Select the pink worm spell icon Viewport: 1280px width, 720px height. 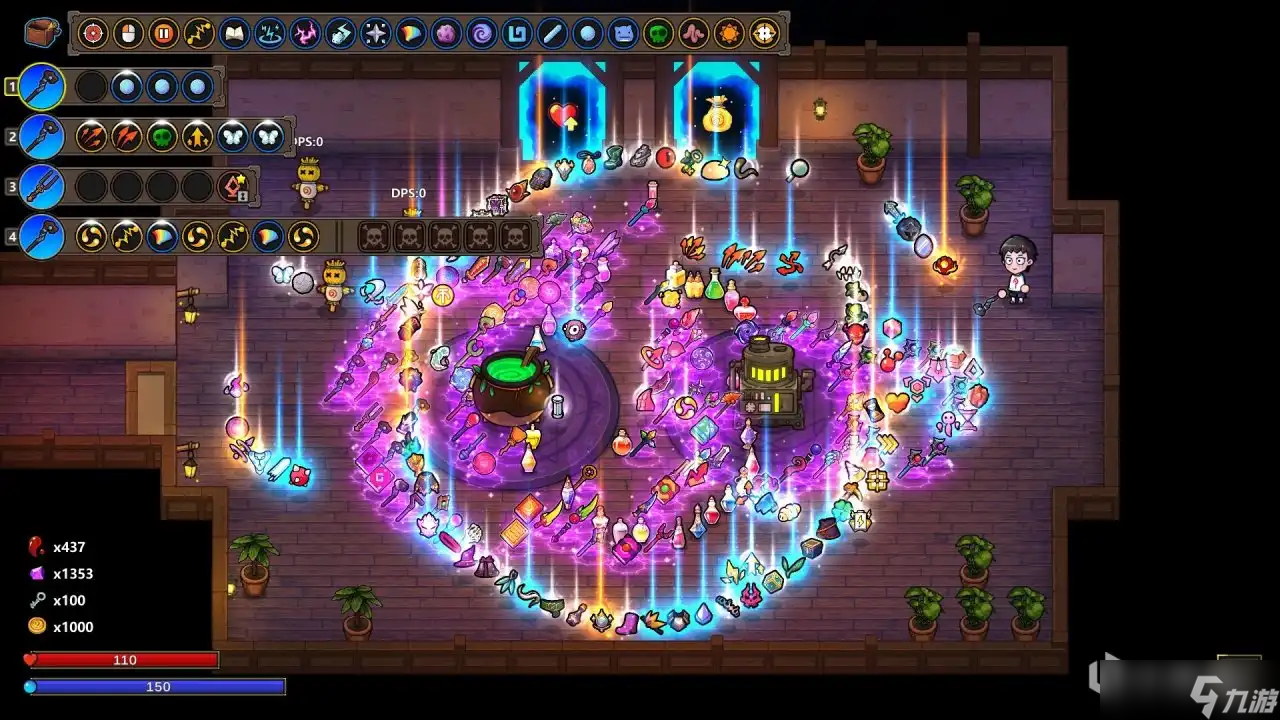[x=693, y=34]
